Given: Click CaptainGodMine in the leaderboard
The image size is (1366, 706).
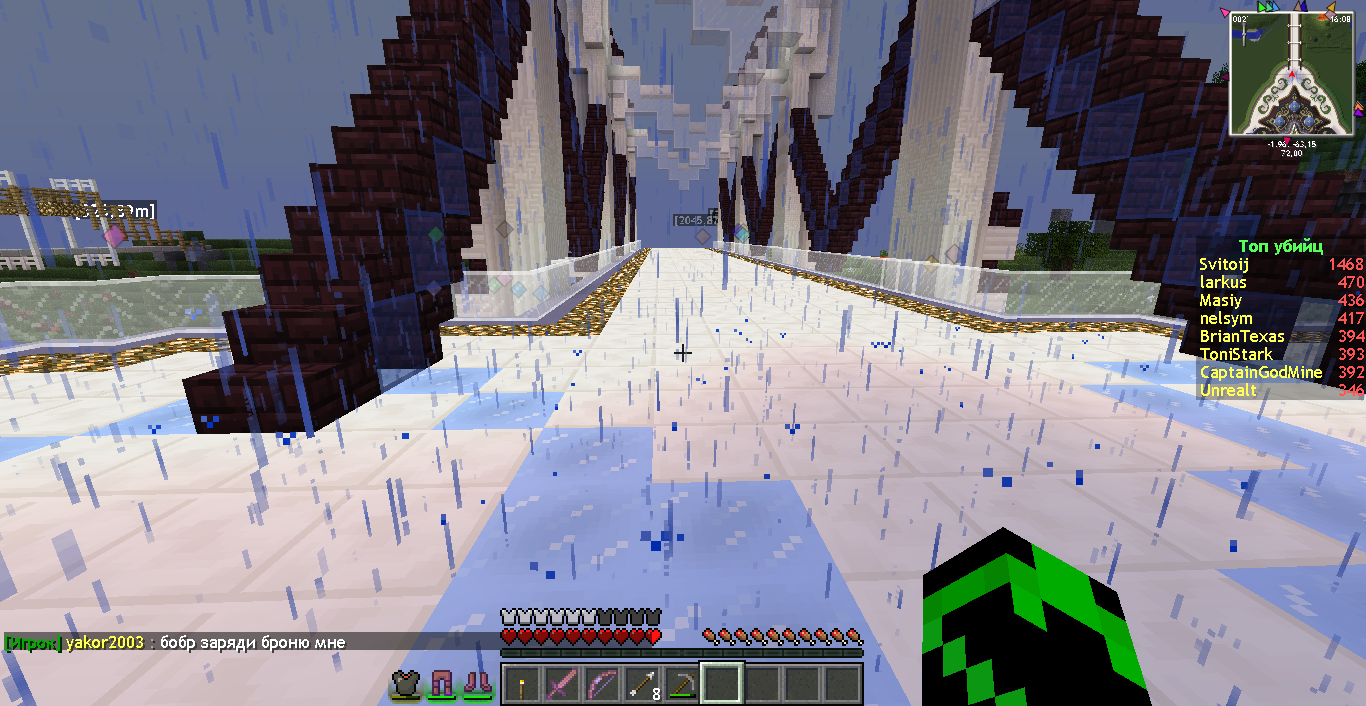Looking at the screenshot, I should [1260, 372].
